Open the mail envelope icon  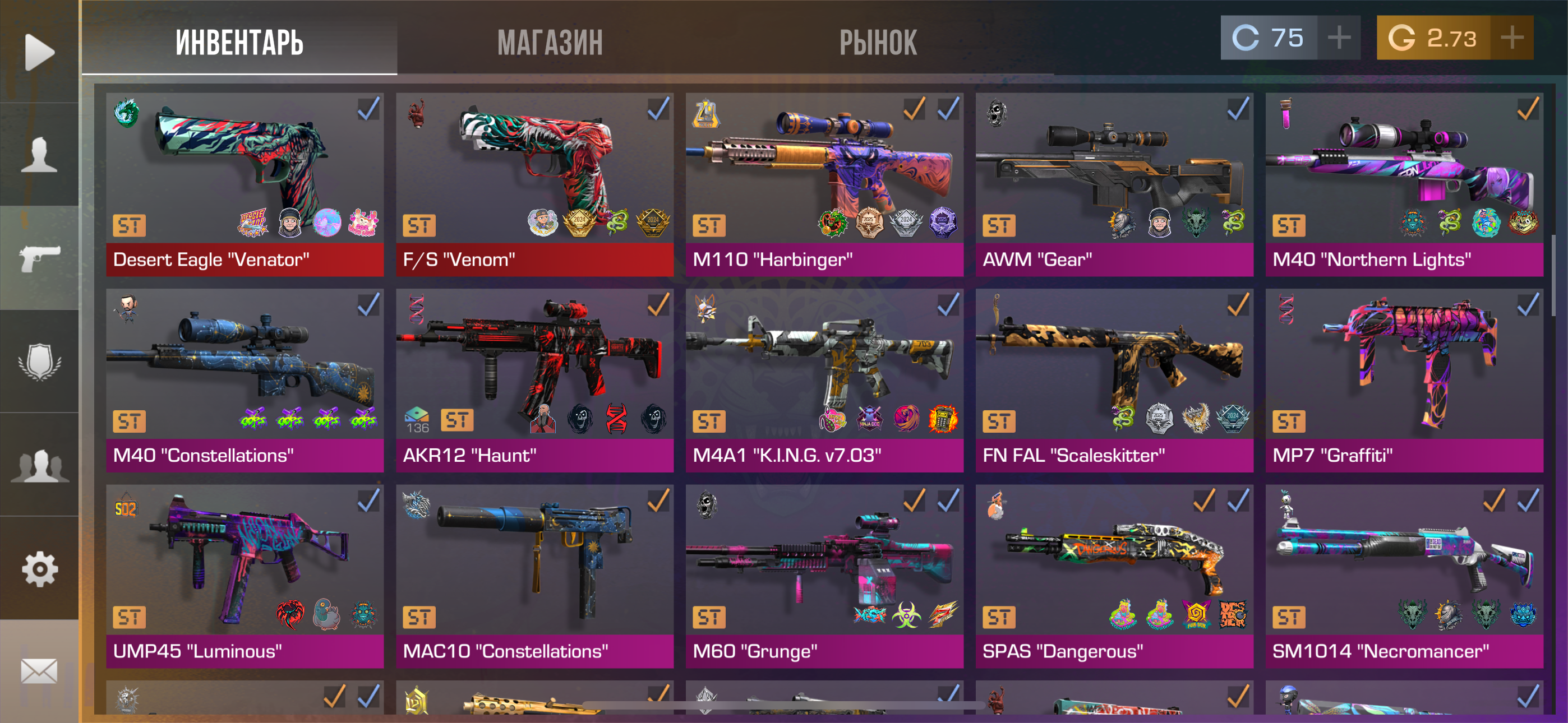[40, 671]
